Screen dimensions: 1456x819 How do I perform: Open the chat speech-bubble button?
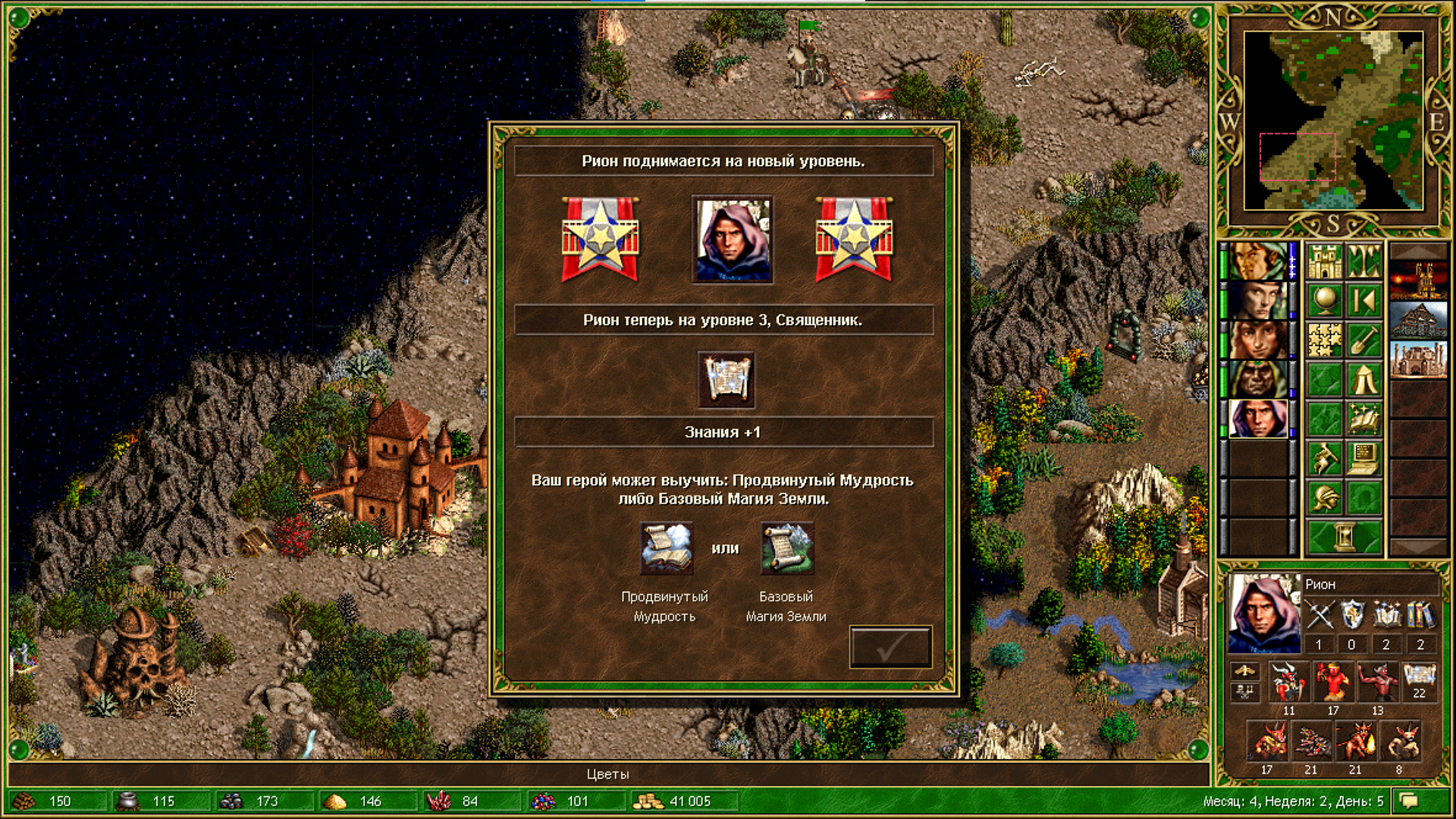click(1409, 801)
